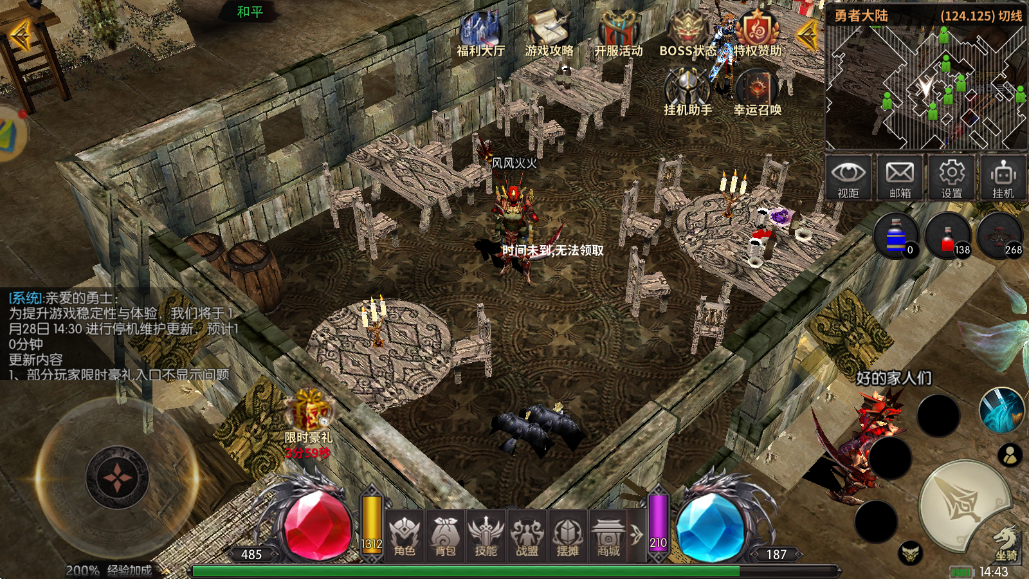This screenshot has width=1029, height=579.
Task: Claim the 限时豪礼 limited-time gift
Action: [307, 413]
